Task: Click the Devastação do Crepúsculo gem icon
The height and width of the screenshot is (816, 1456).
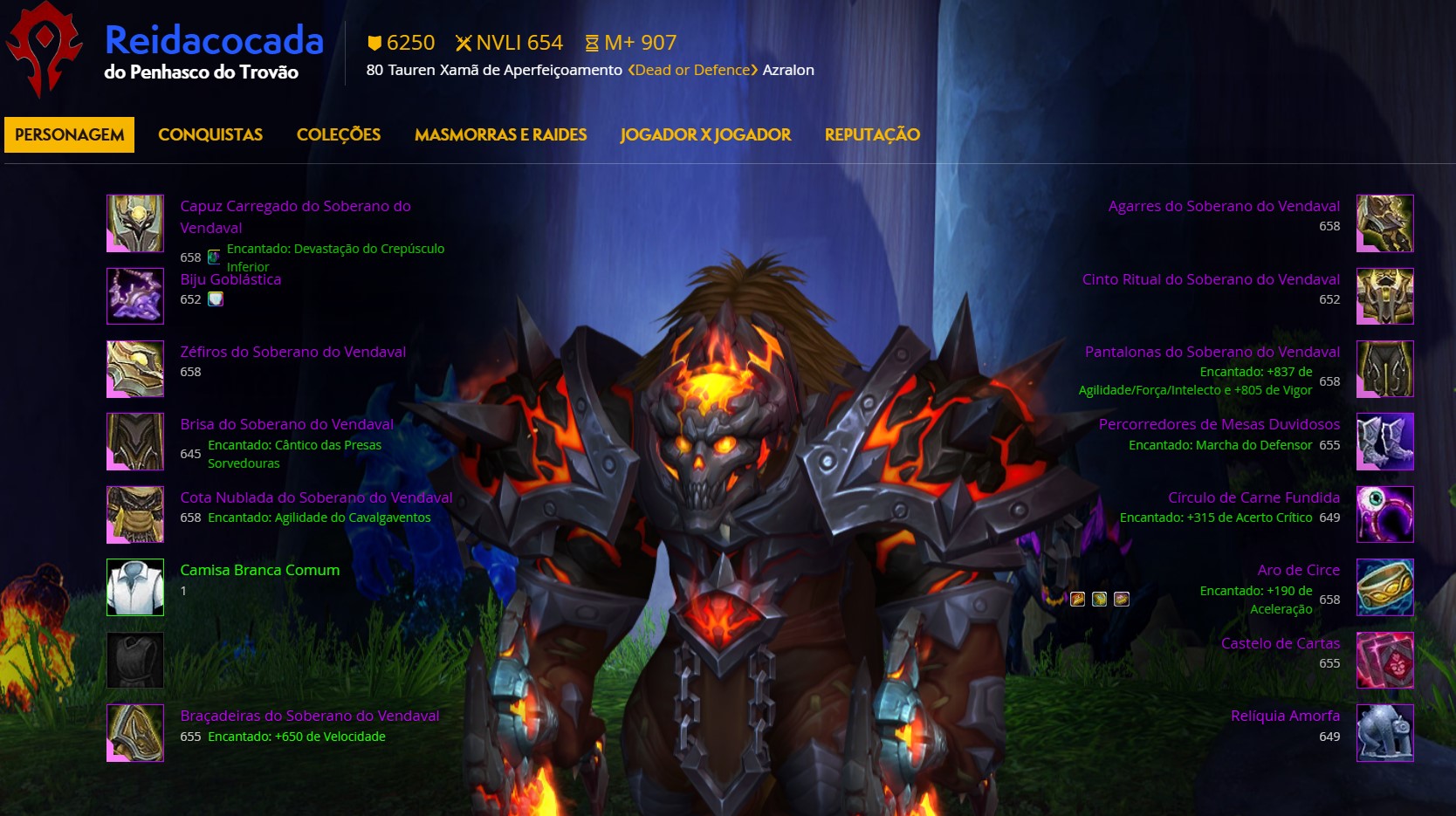Action: point(213,257)
